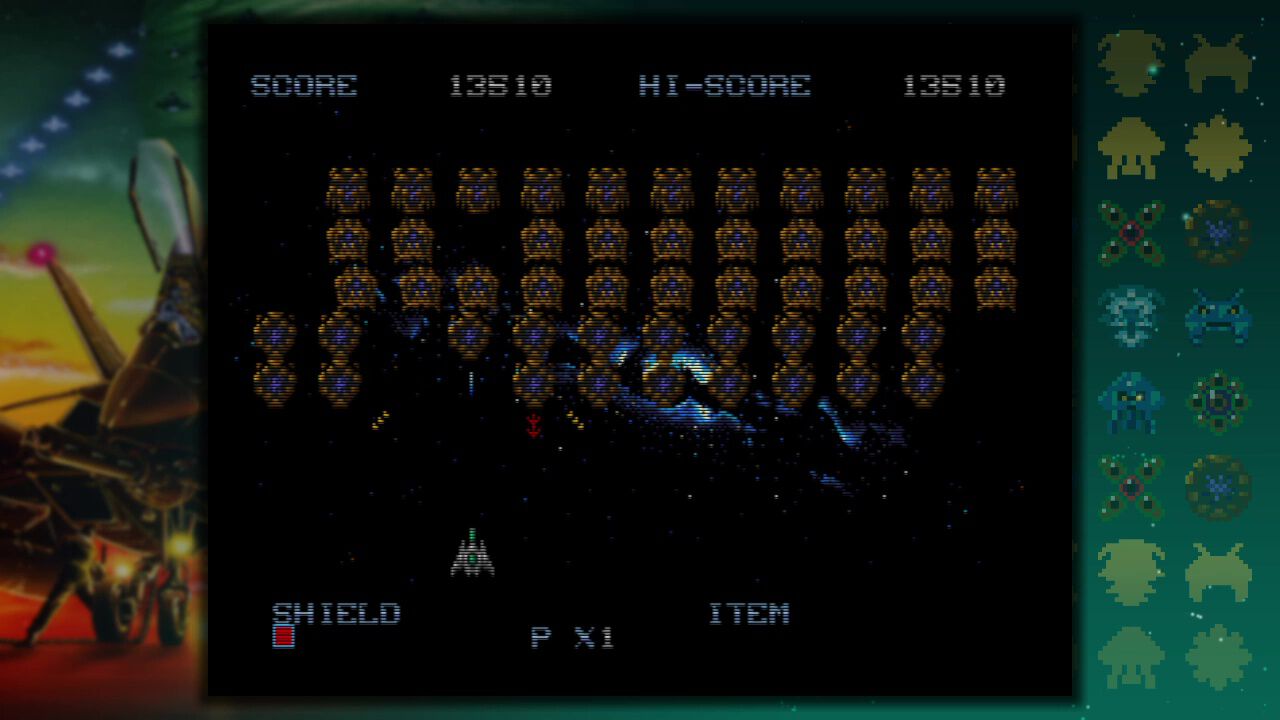Select the SCORE header text
1280x720 pixels.
pyautogui.click(x=305, y=86)
